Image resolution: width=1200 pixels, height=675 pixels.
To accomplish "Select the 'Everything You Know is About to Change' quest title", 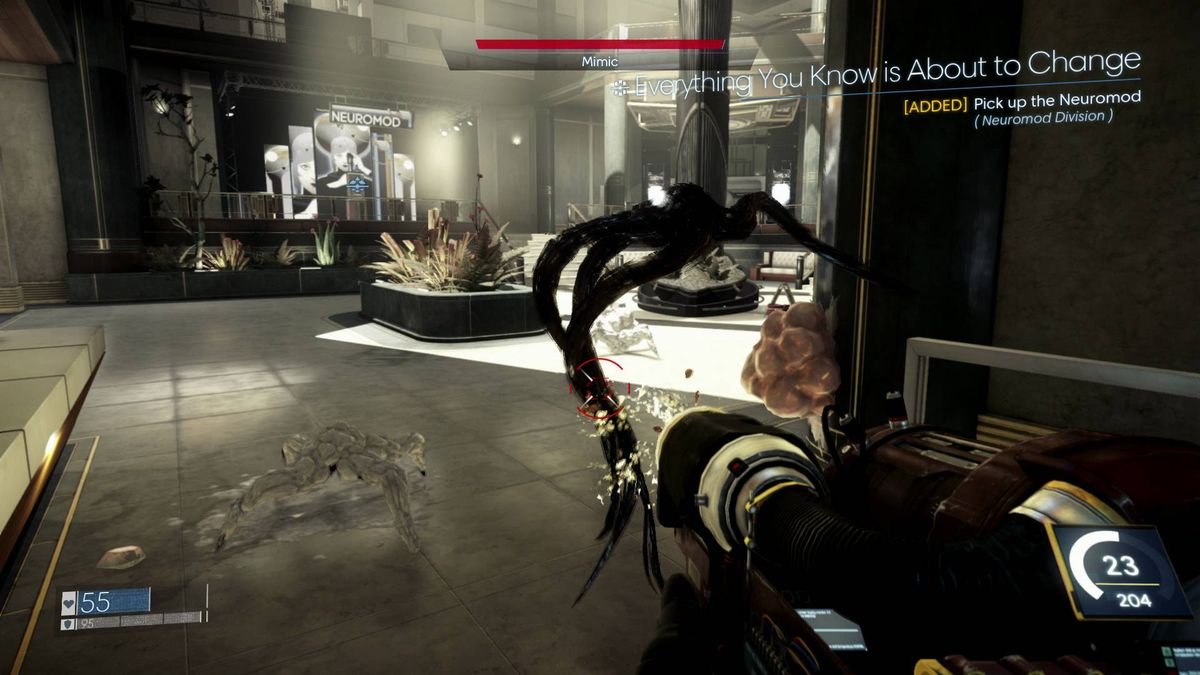I will [887, 76].
